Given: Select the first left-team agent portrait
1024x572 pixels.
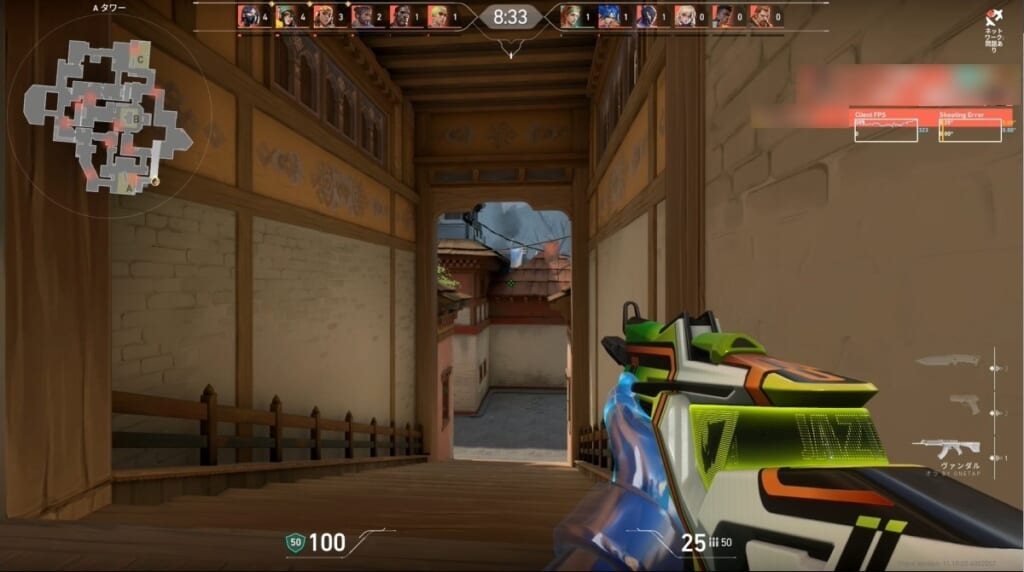Looking at the screenshot, I should pos(248,16).
